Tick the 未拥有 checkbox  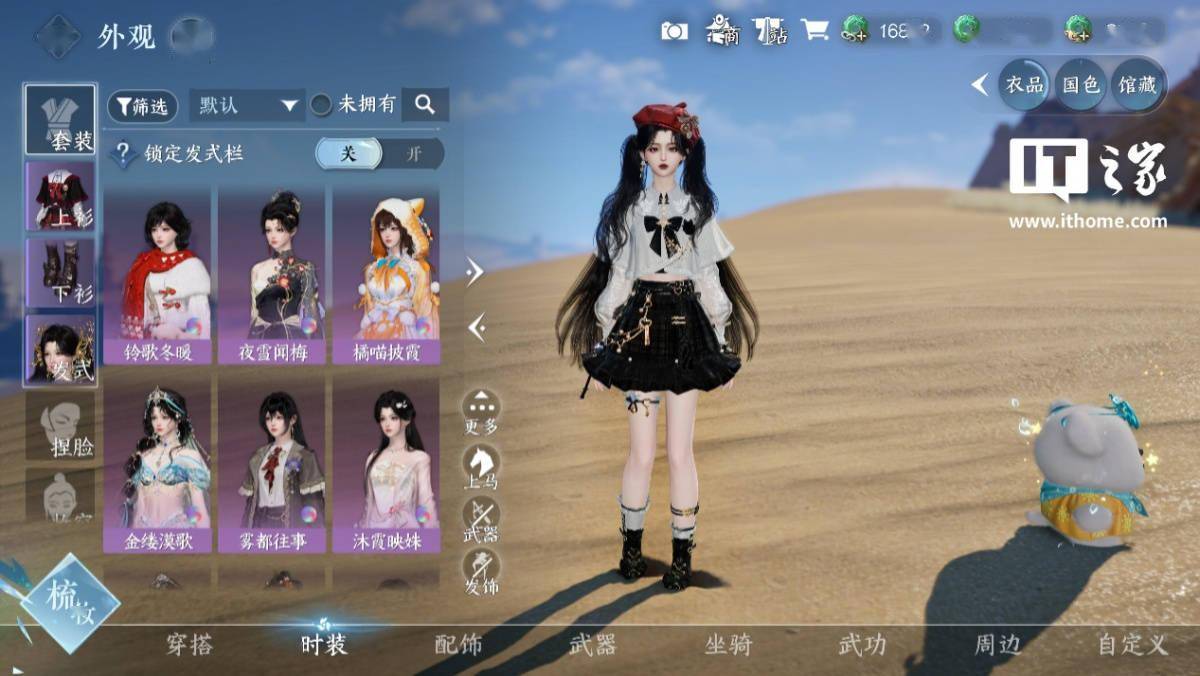coord(321,104)
